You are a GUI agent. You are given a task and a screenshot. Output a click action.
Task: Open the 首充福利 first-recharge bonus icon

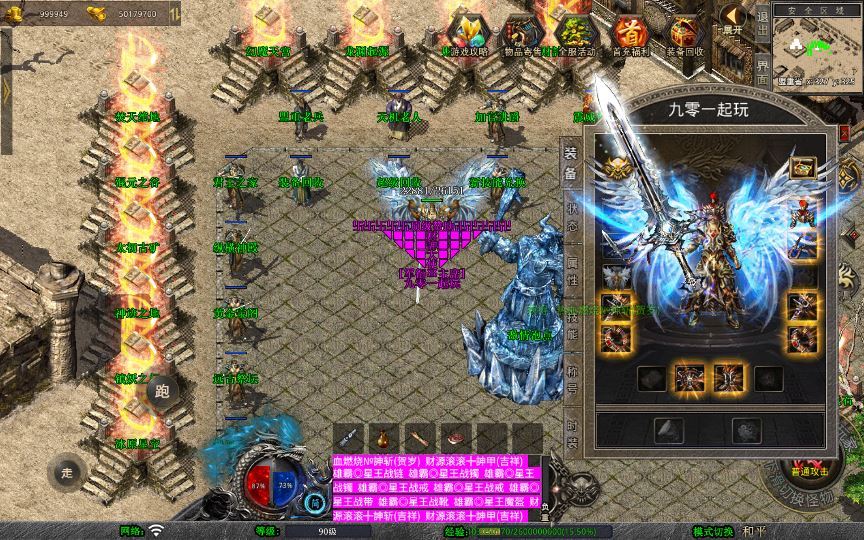point(628,31)
